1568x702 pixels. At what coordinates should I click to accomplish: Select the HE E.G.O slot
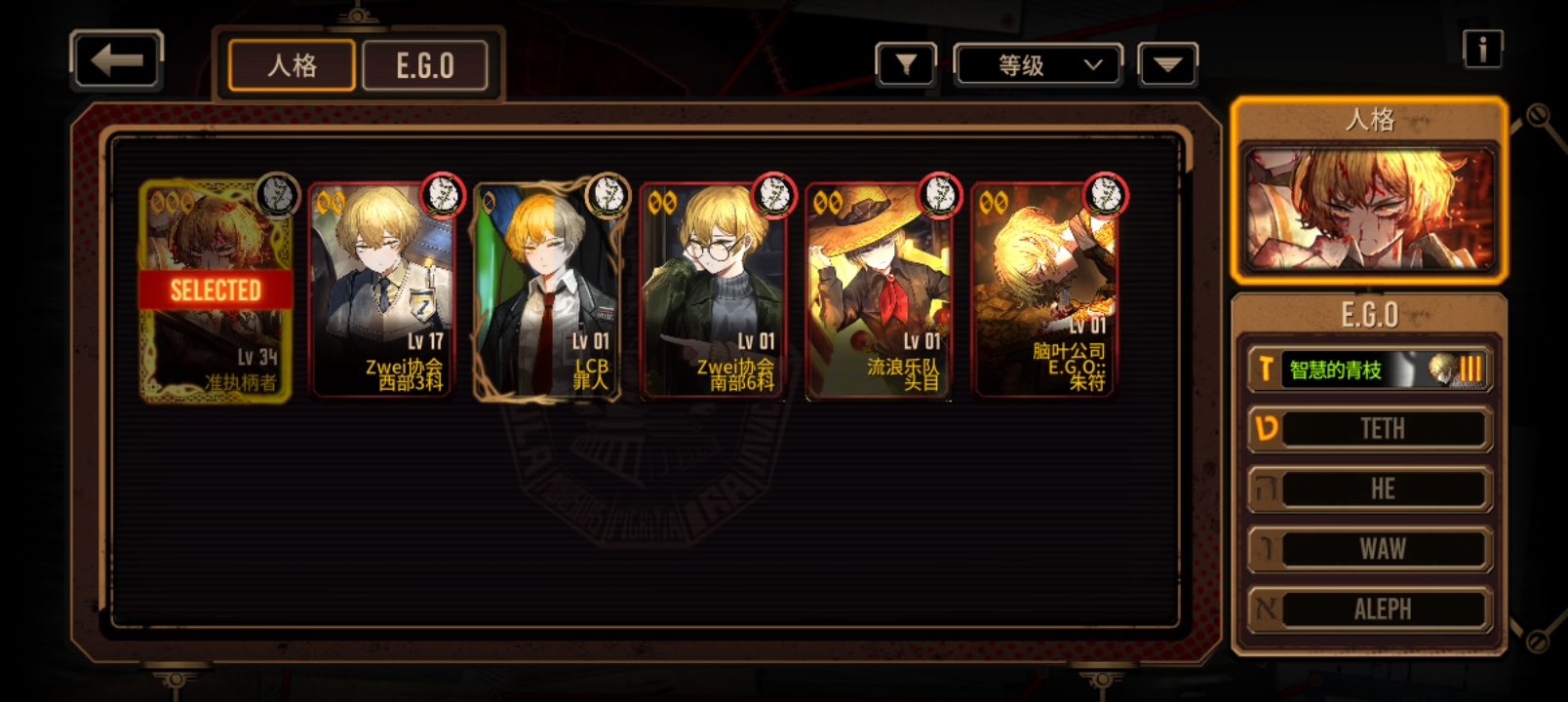(x=1370, y=489)
